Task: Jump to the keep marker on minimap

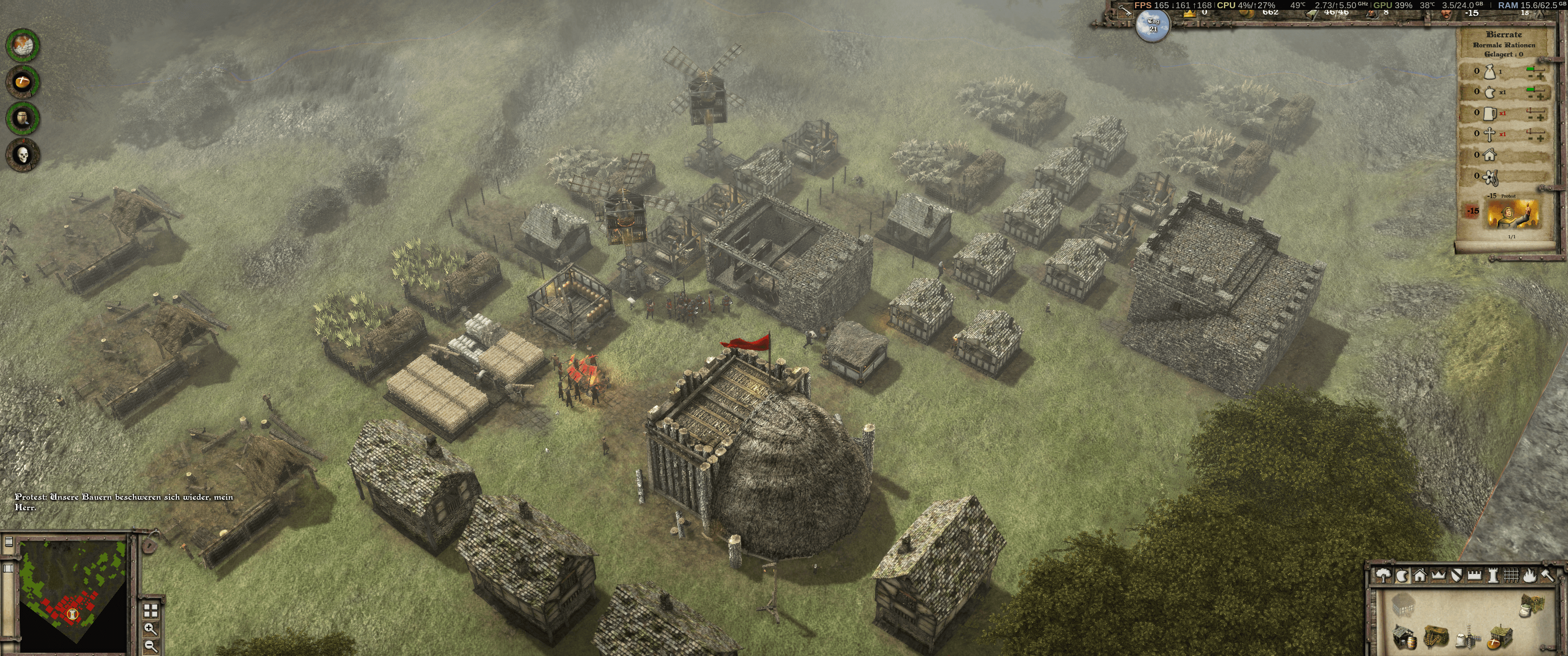Action: 73,615
